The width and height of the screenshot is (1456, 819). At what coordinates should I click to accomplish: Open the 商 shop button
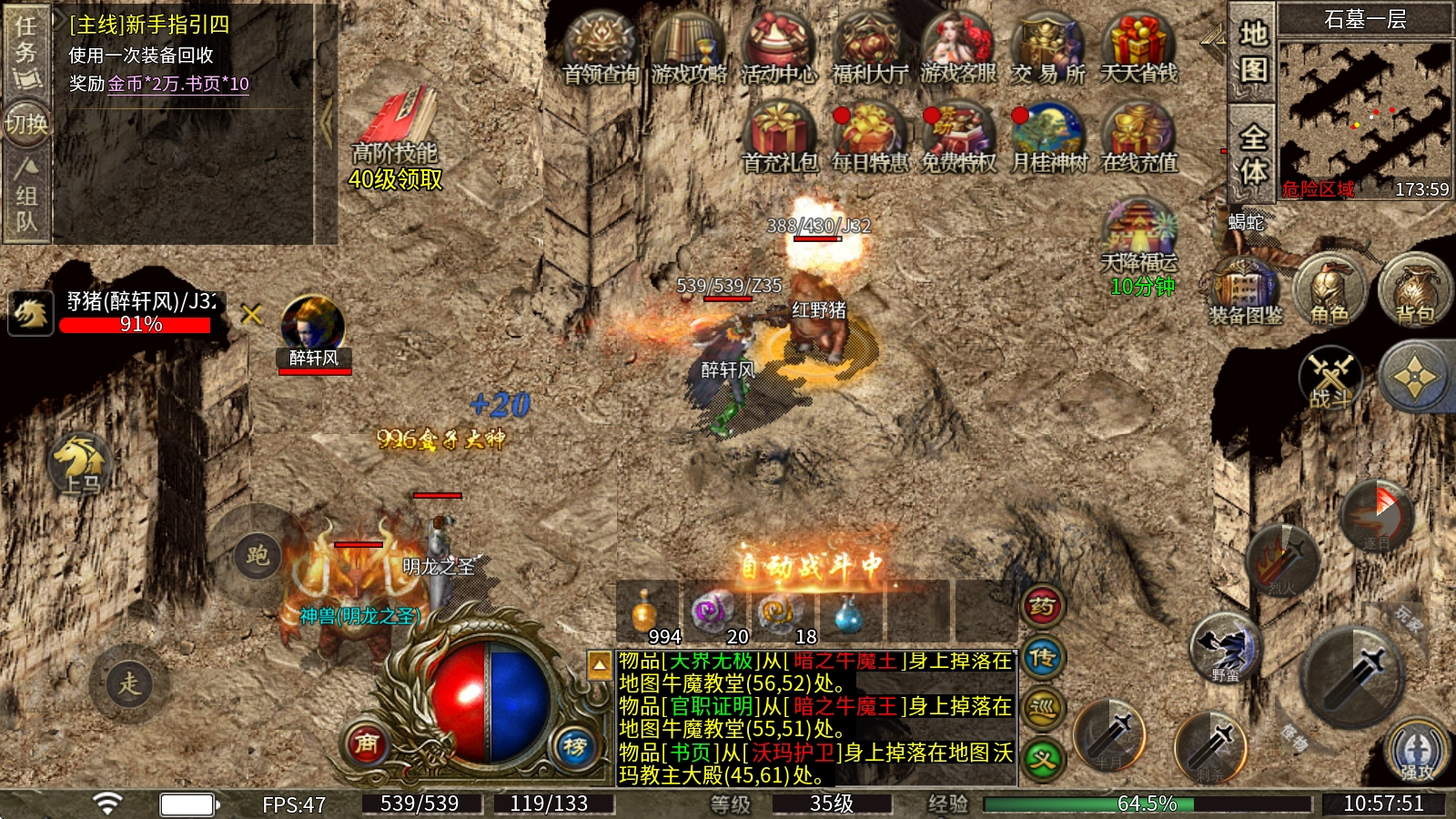click(366, 743)
